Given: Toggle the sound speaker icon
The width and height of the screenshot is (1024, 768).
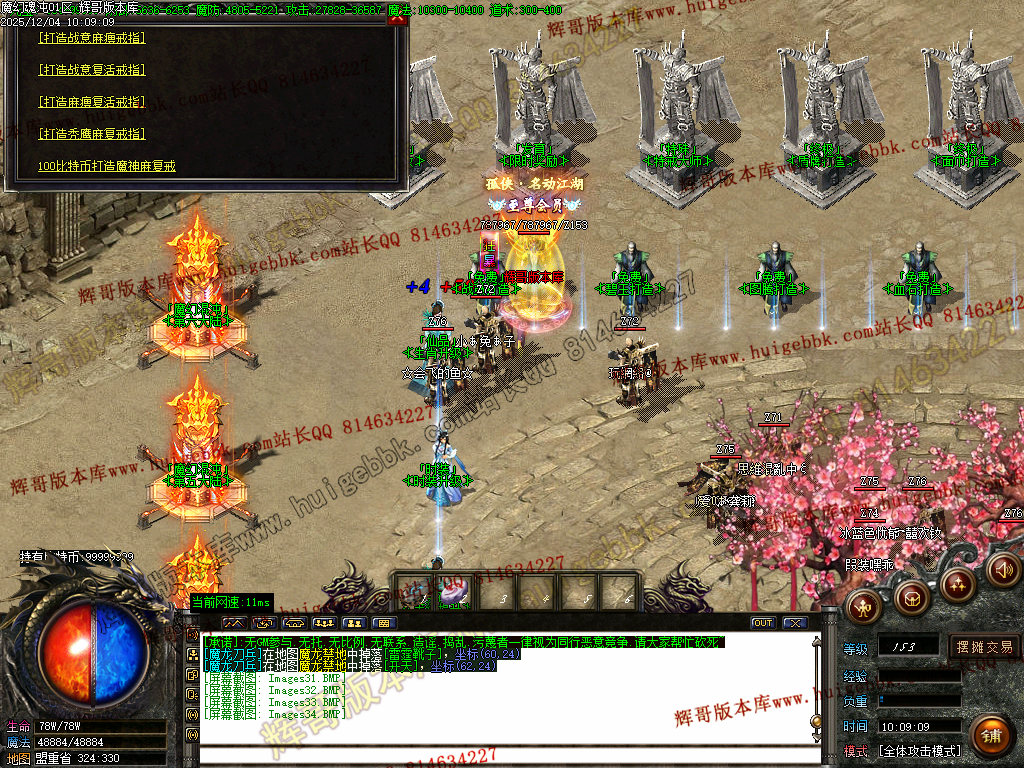Looking at the screenshot, I should [1003, 570].
